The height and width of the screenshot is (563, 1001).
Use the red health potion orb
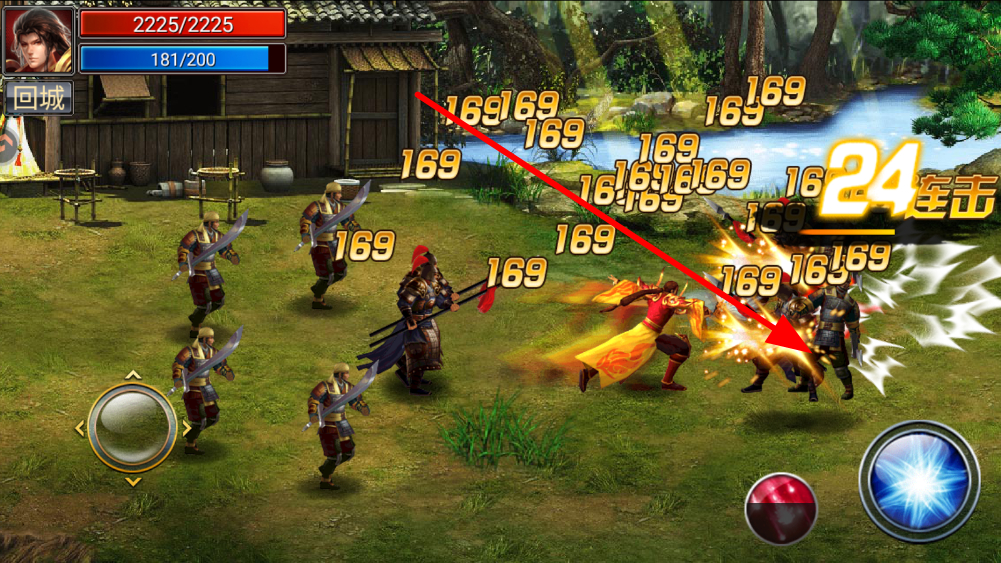(781, 508)
